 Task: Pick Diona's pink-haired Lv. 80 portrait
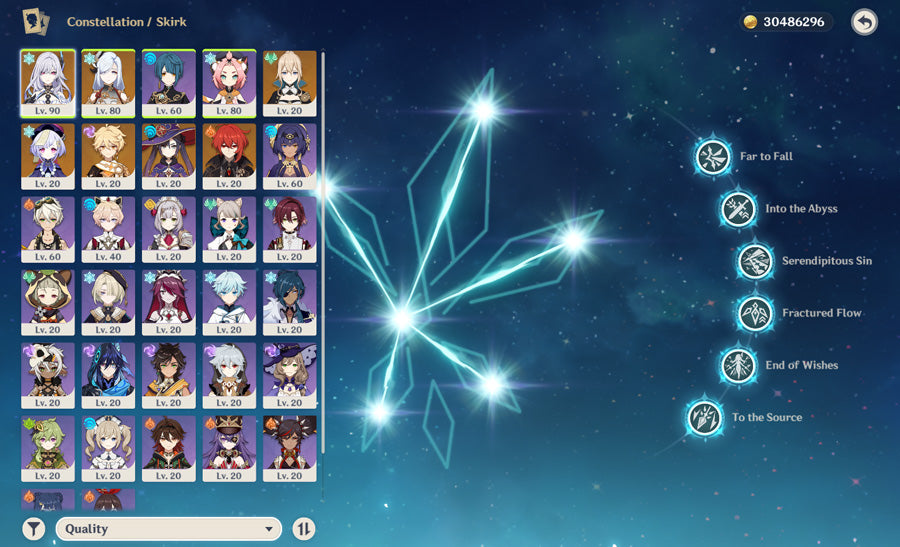point(229,84)
